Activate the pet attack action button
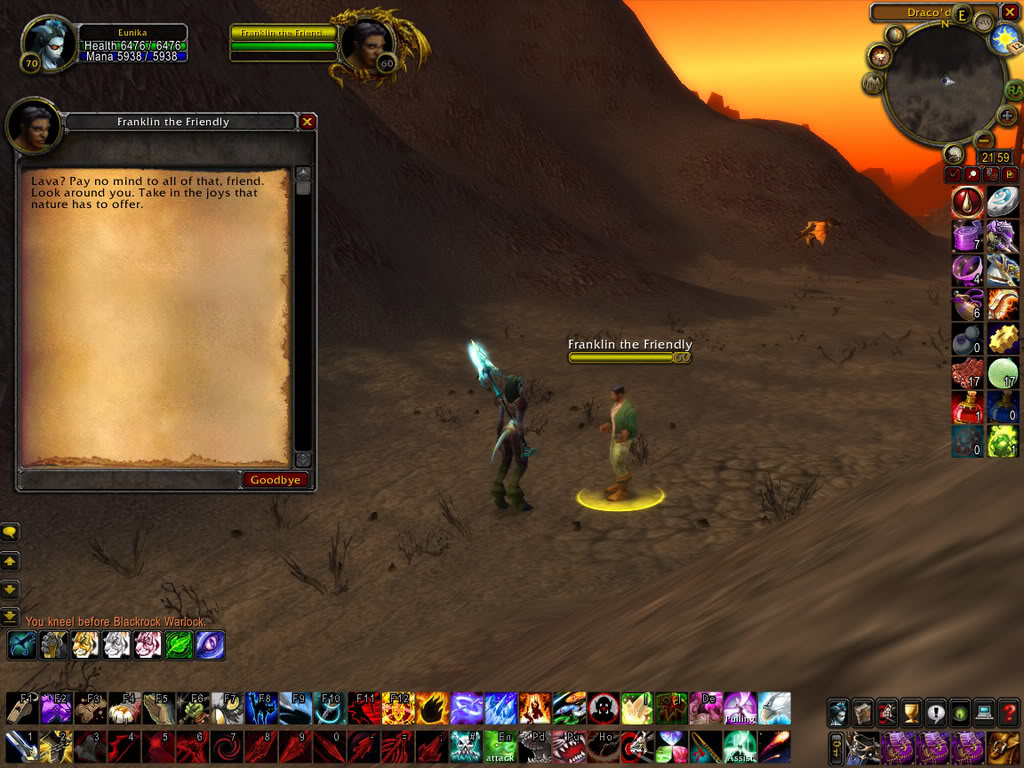The height and width of the screenshot is (768, 1024). point(500,746)
